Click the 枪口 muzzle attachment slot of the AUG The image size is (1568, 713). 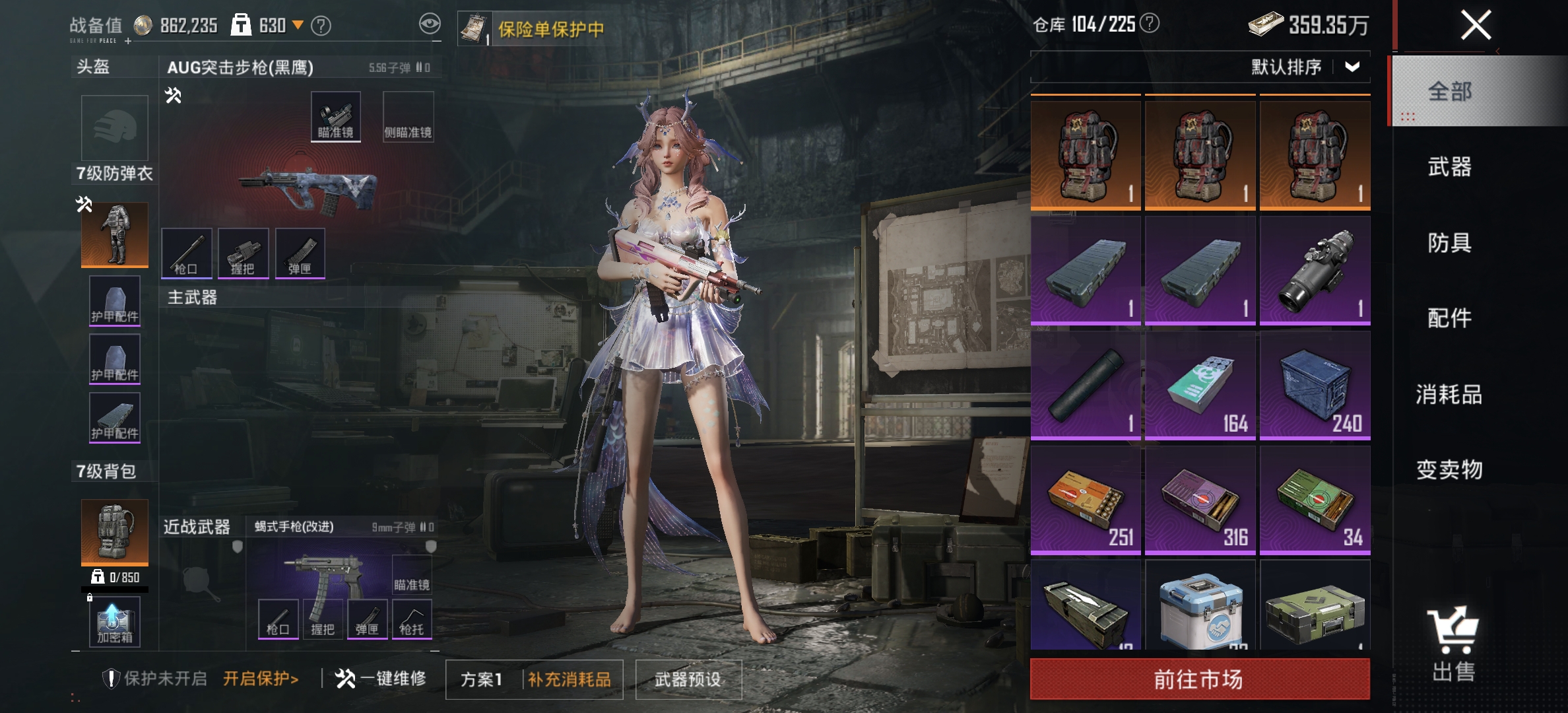[x=187, y=253]
